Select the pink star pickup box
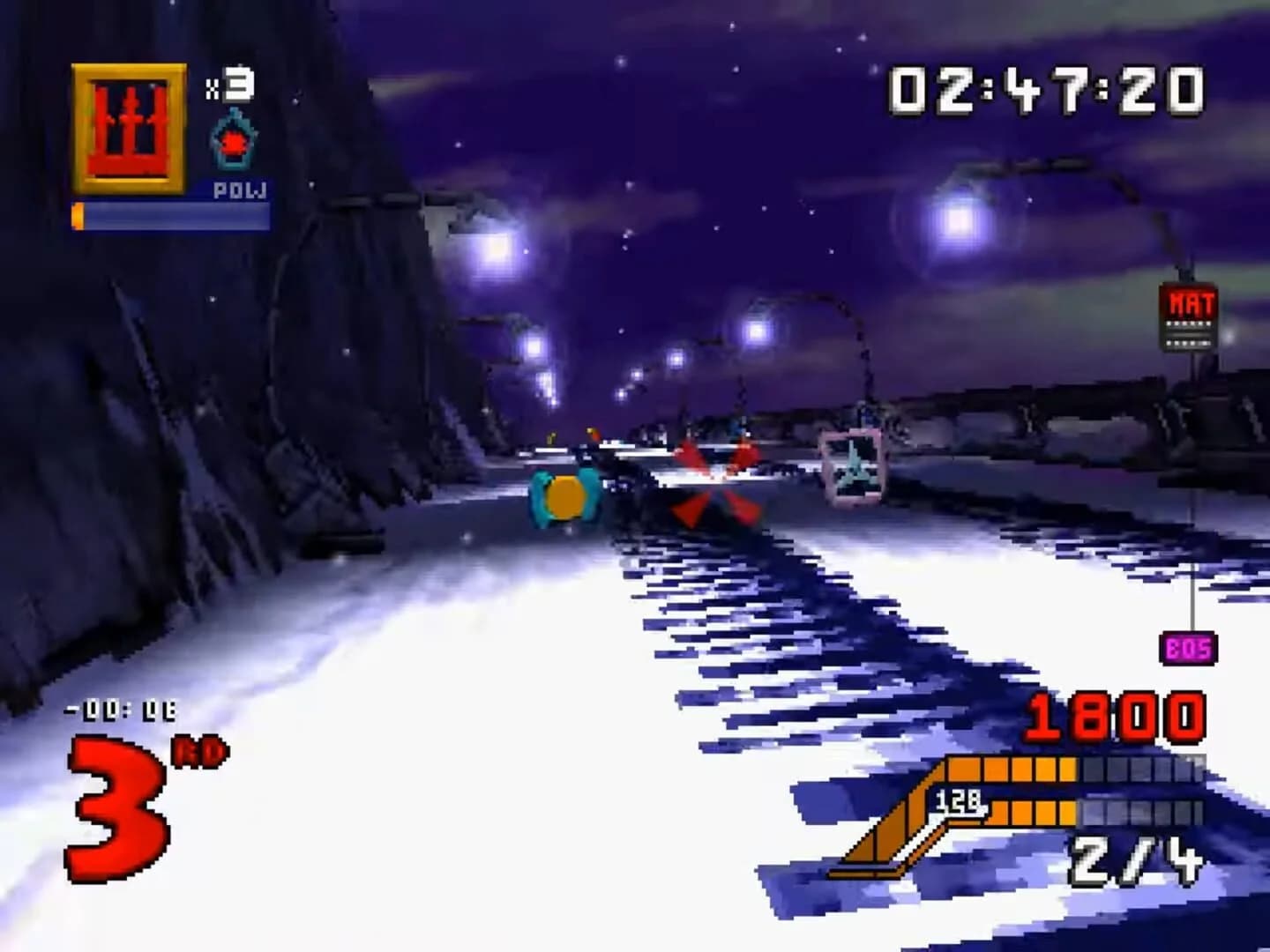Screen dimensions: 1270x952 tap(852, 467)
